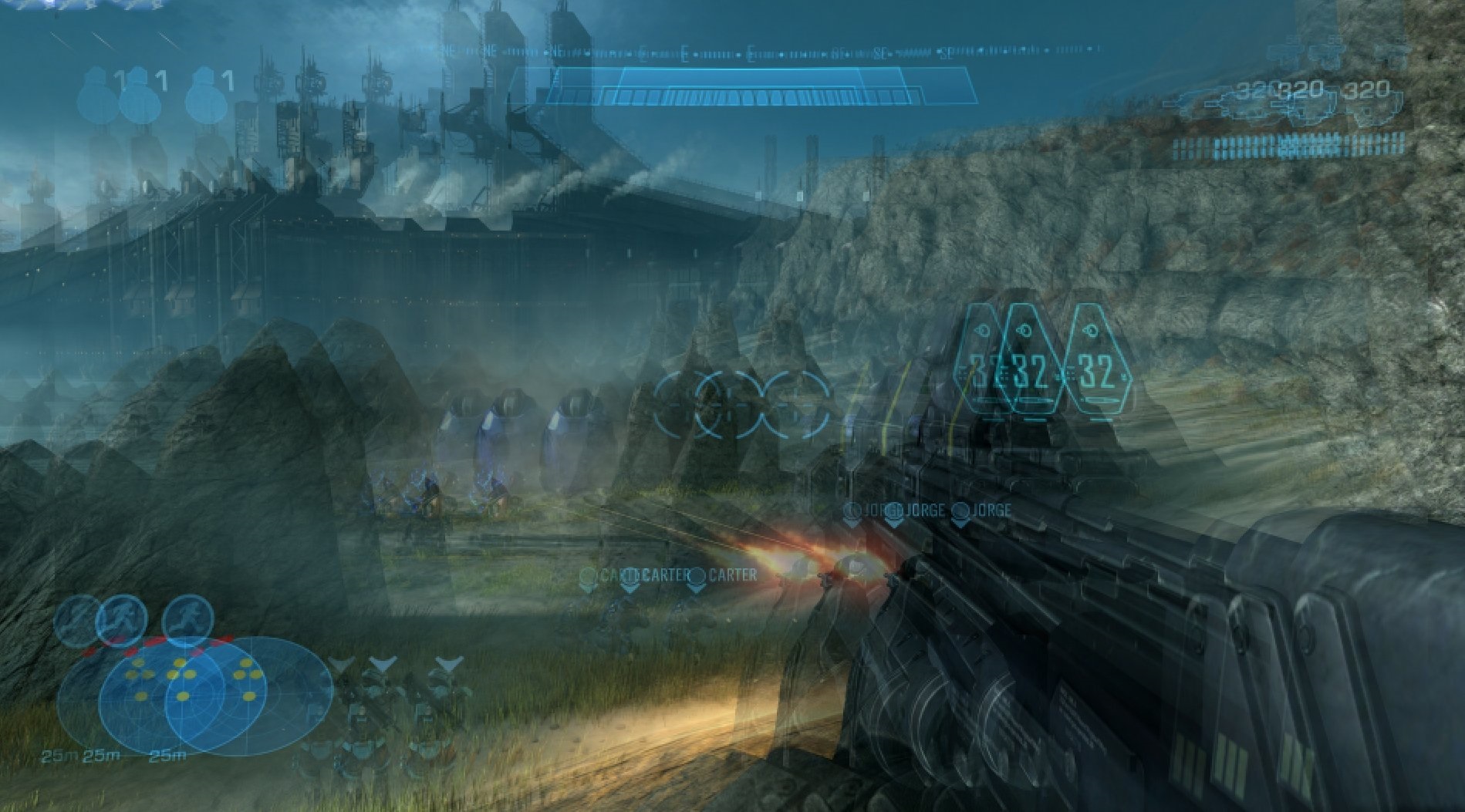1465x812 pixels.
Task: Select the JORGE nameplate label
Action: 990,510
